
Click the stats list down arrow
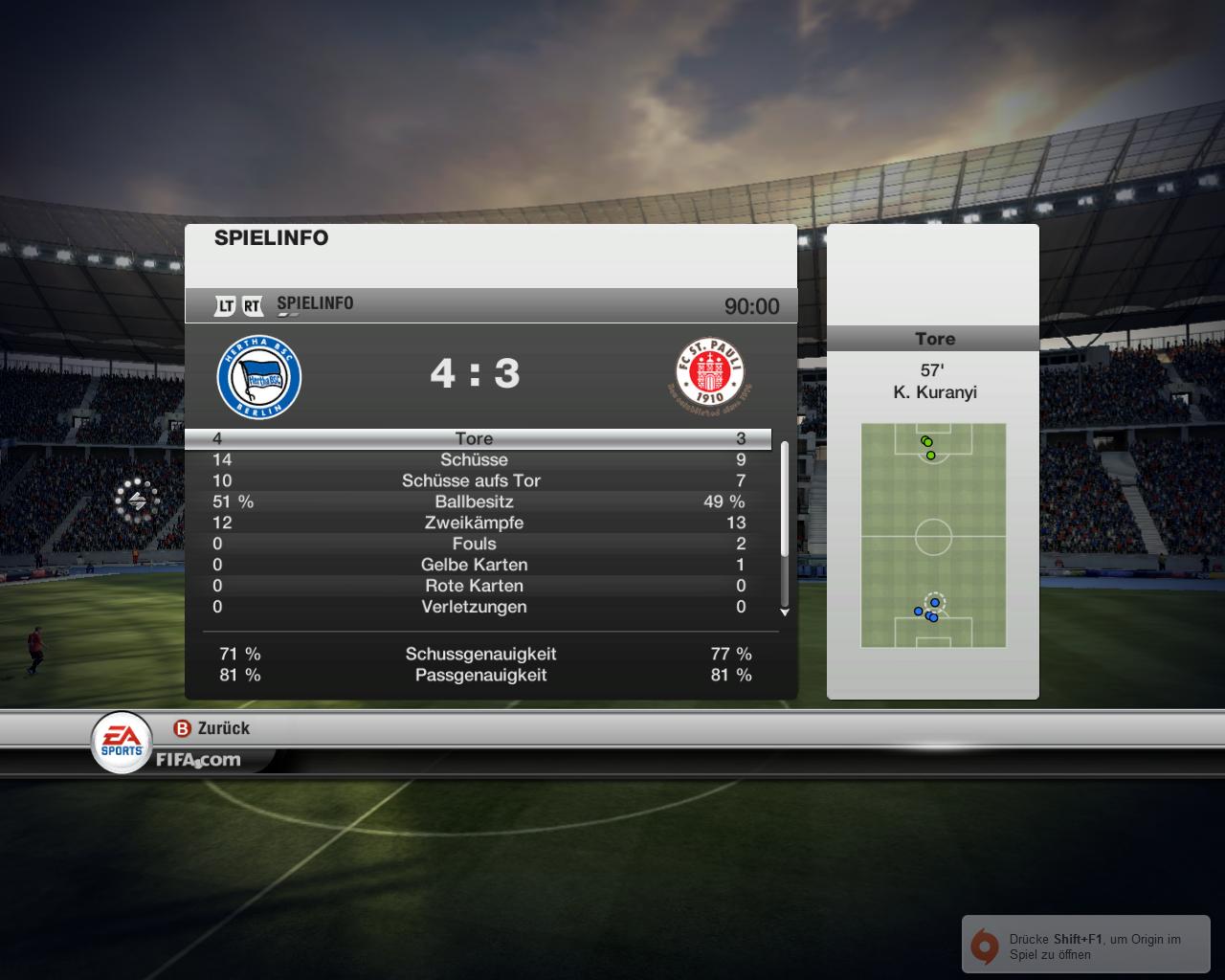coord(785,612)
